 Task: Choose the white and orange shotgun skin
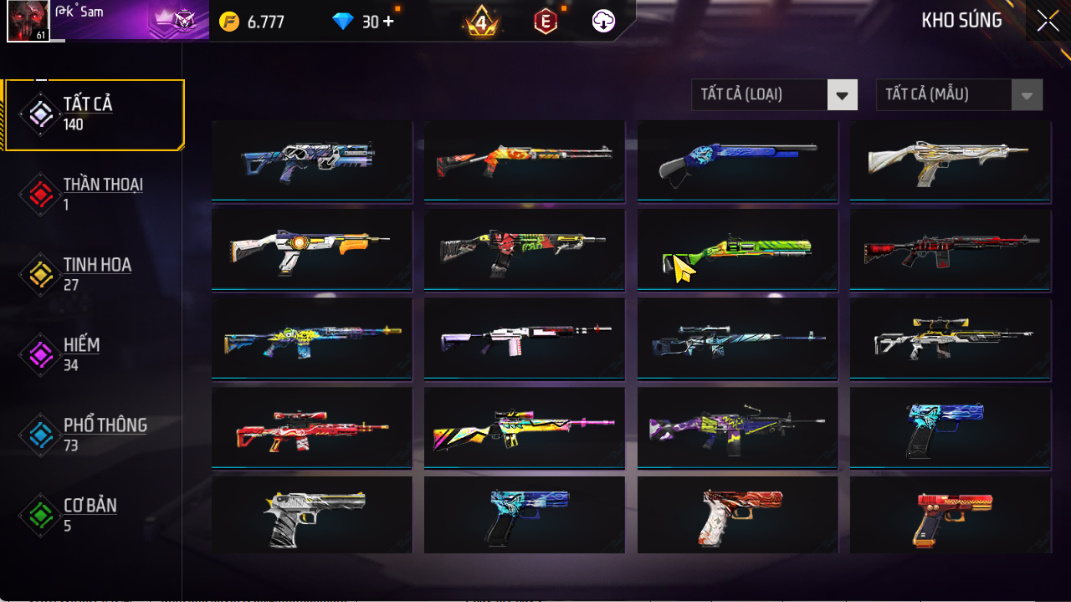point(311,250)
